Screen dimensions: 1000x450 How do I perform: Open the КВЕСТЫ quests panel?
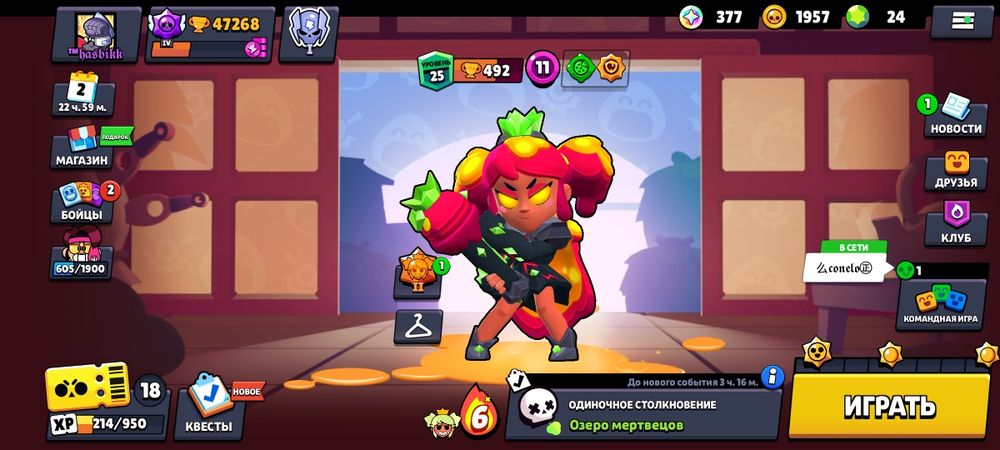209,411
